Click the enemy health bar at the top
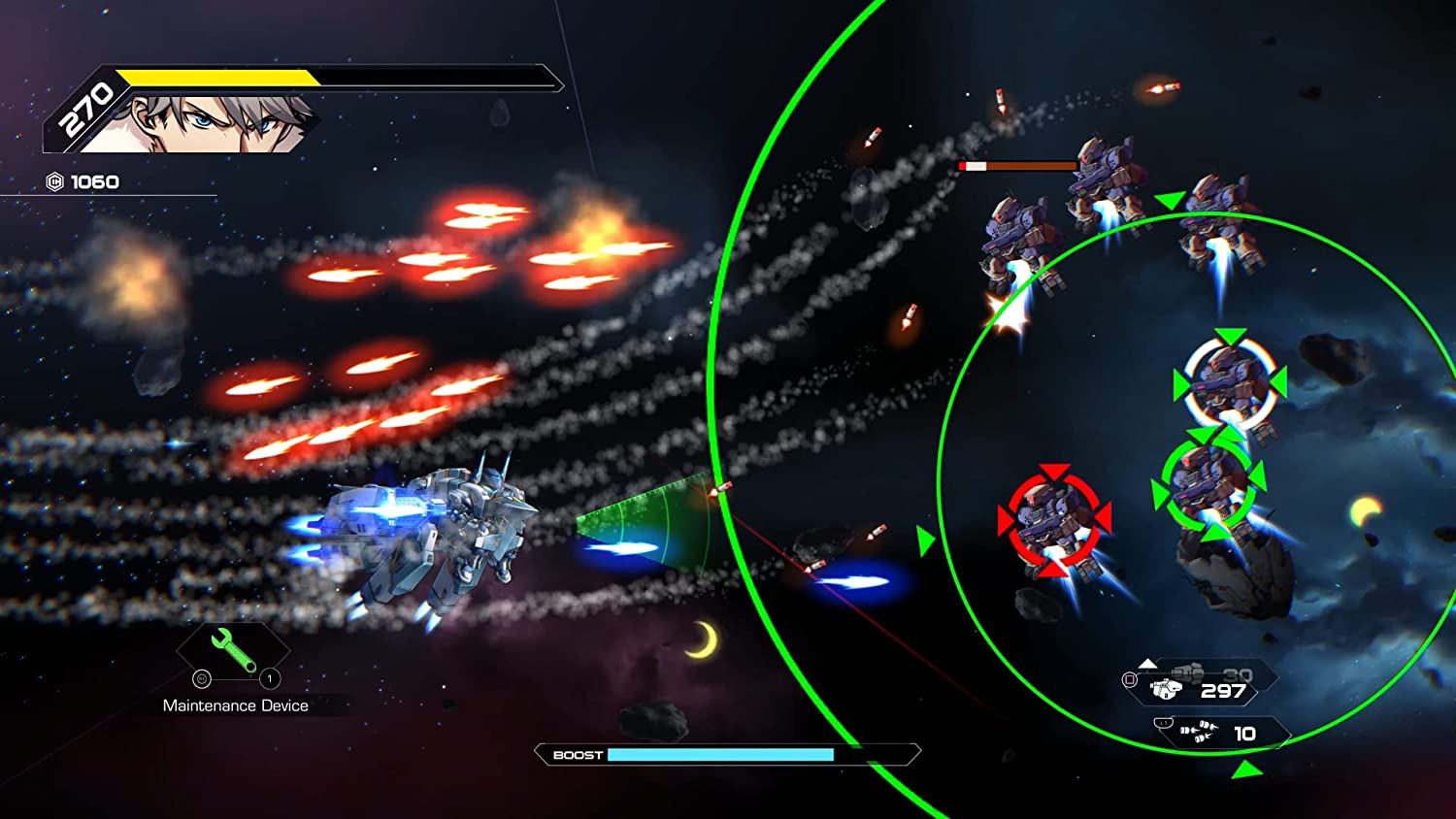 (1015, 165)
